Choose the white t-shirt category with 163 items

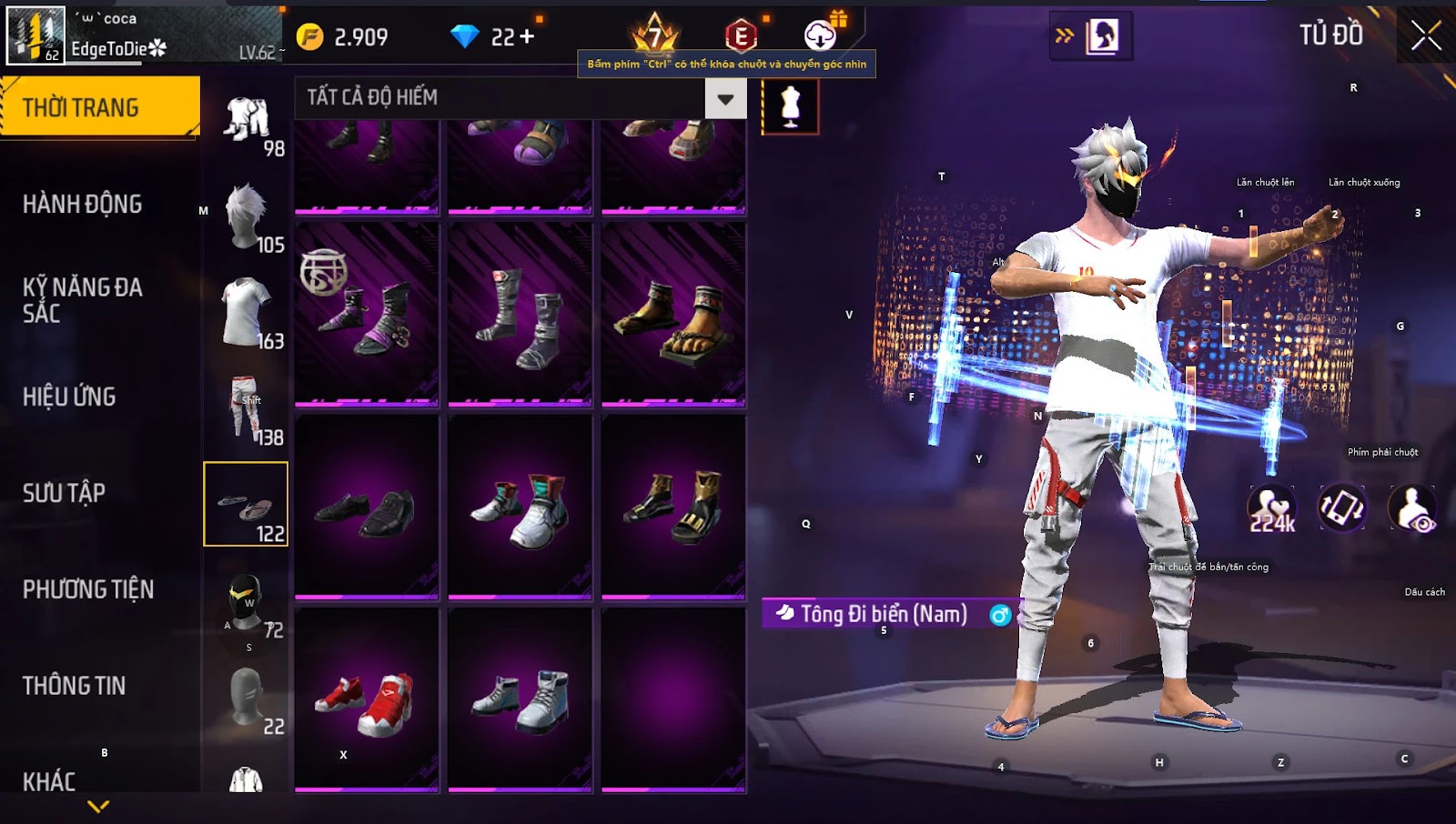[246, 314]
